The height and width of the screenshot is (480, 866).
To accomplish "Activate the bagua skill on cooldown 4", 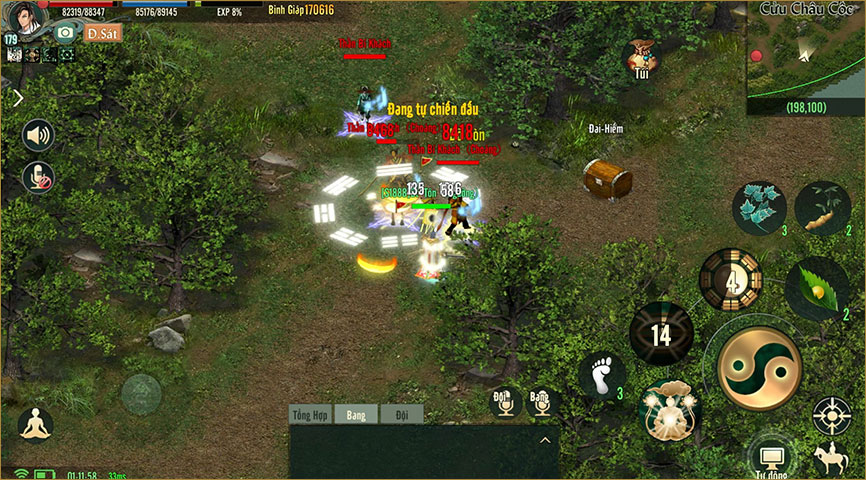I will pos(730,279).
